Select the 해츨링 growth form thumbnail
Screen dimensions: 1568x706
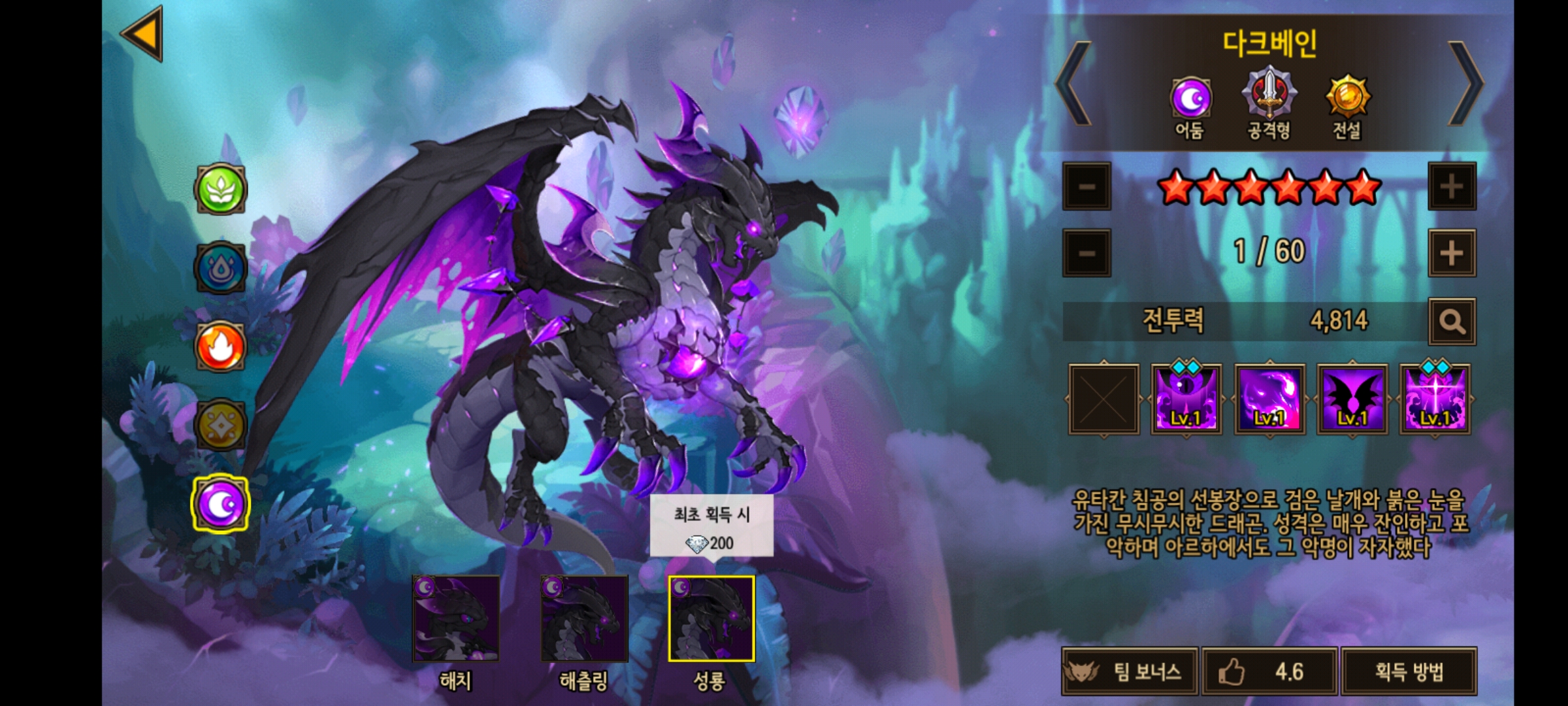(x=584, y=619)
